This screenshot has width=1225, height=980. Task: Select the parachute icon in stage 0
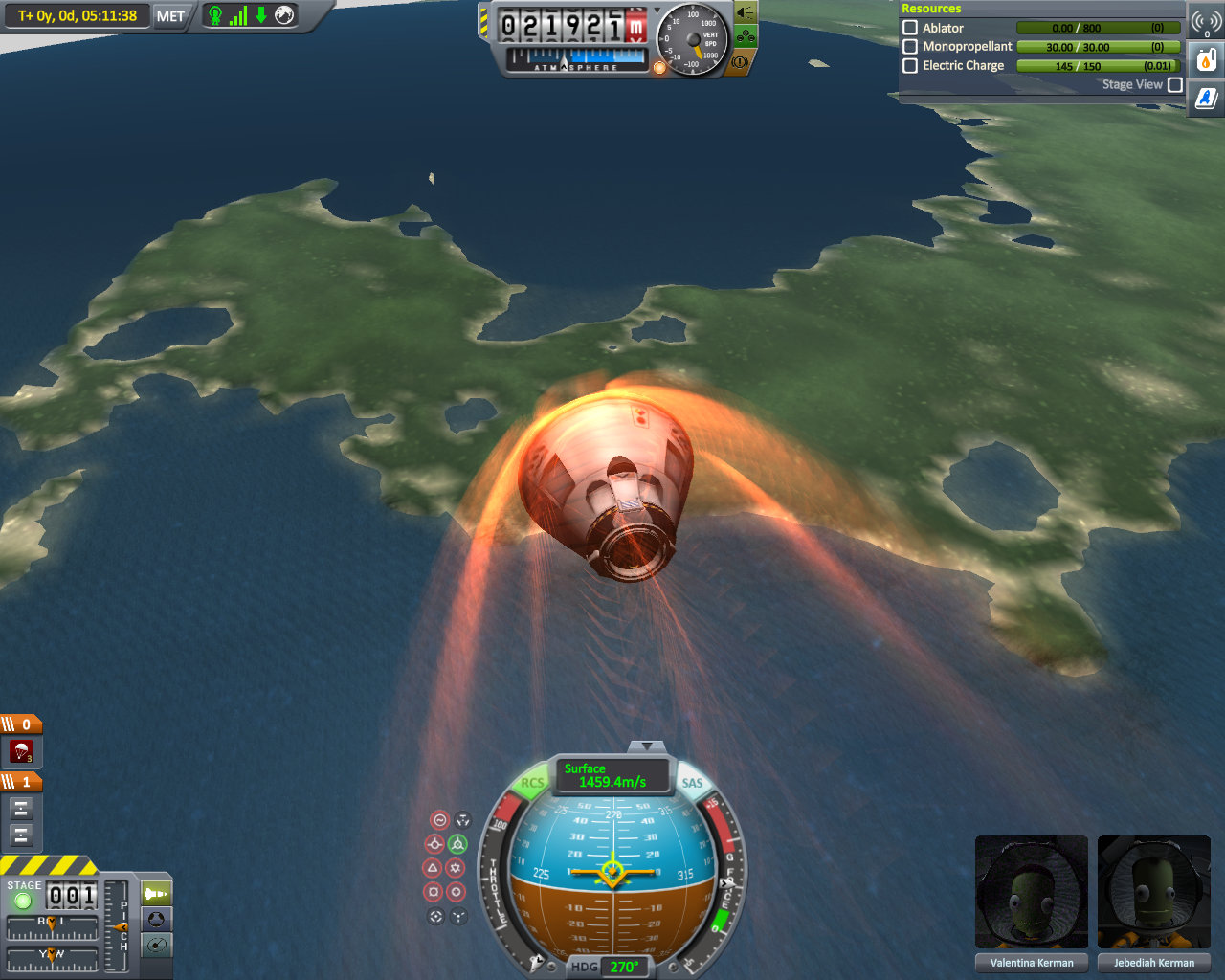[x=21, y=751]
